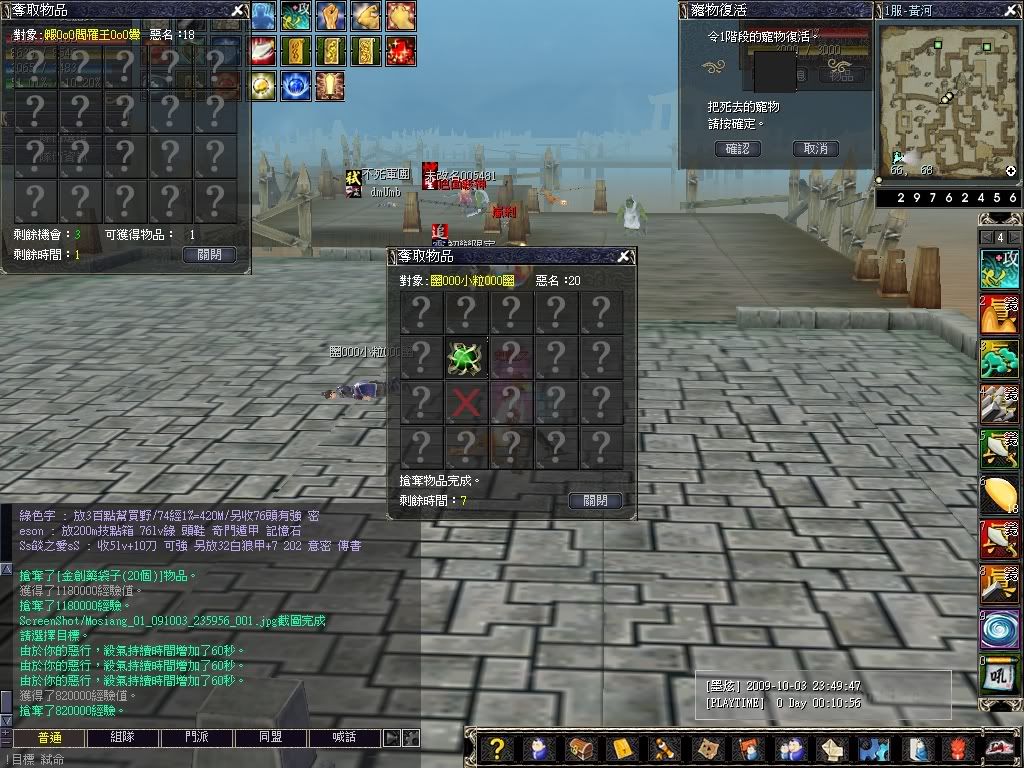Click 關閉 in the center loot window
1024x768 pixels.
pos(595,500)
